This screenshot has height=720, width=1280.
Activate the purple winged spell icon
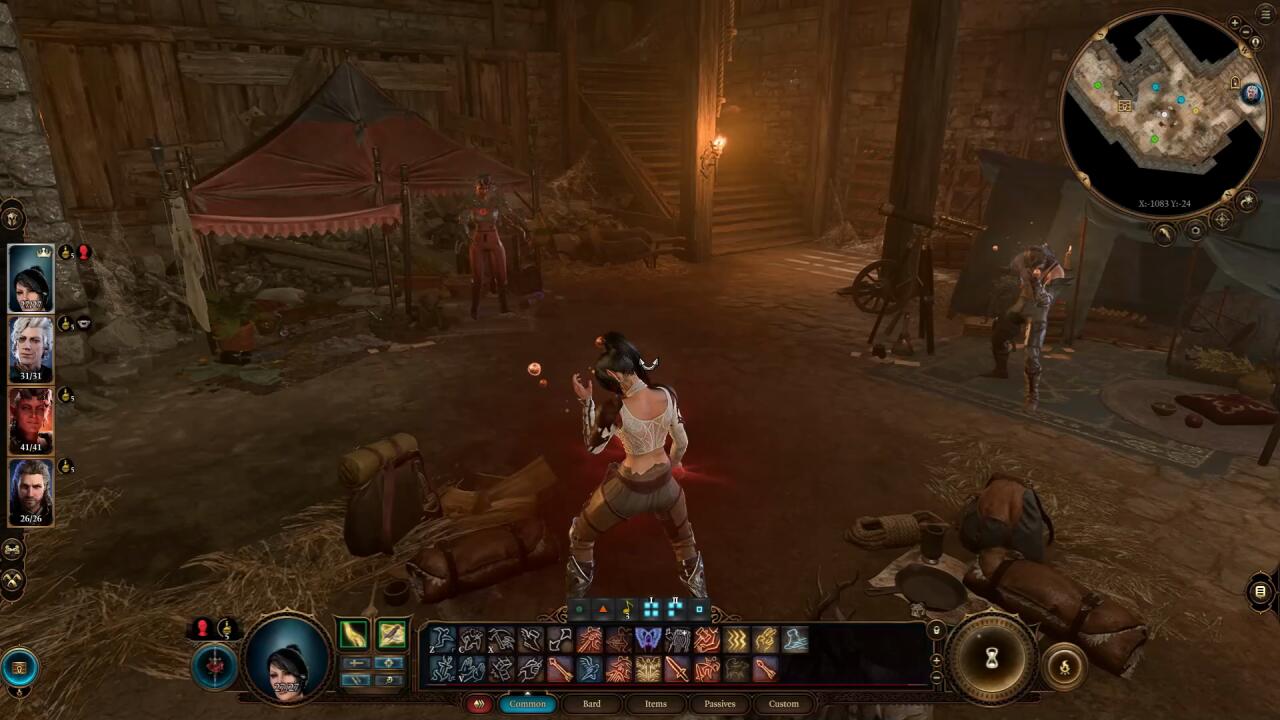pyautogui.click(x=648, y=639)
